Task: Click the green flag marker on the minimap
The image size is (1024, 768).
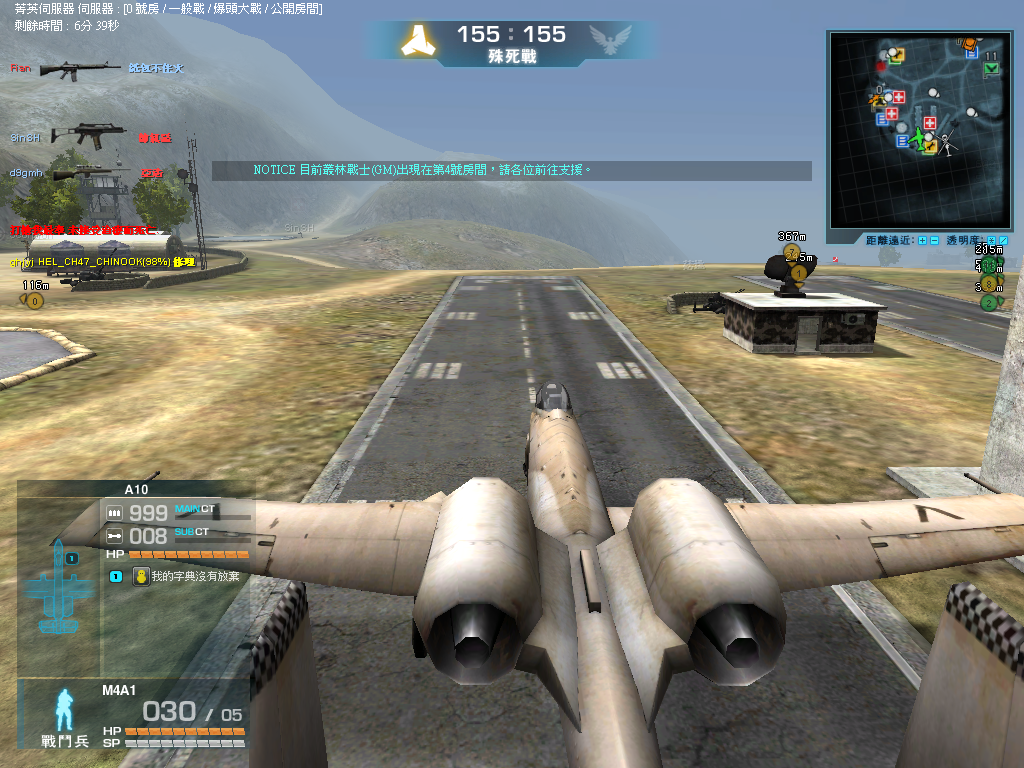Action: pos(991,68)
